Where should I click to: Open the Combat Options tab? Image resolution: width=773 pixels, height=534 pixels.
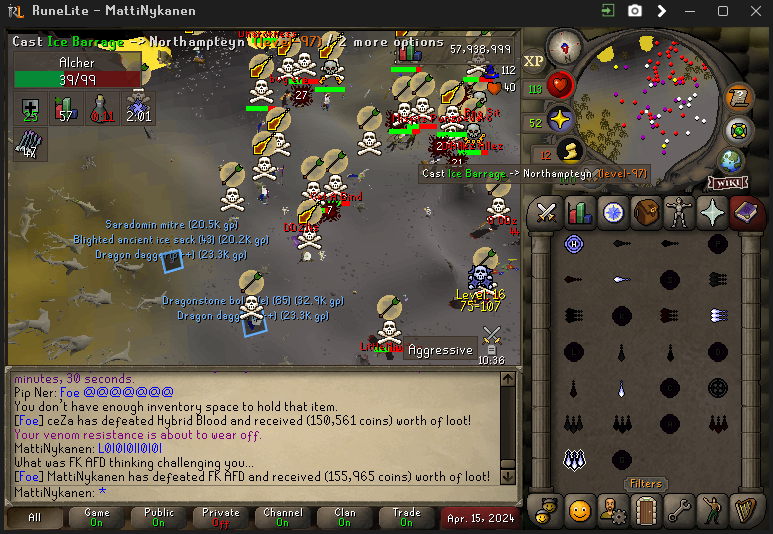coord(546,212)
